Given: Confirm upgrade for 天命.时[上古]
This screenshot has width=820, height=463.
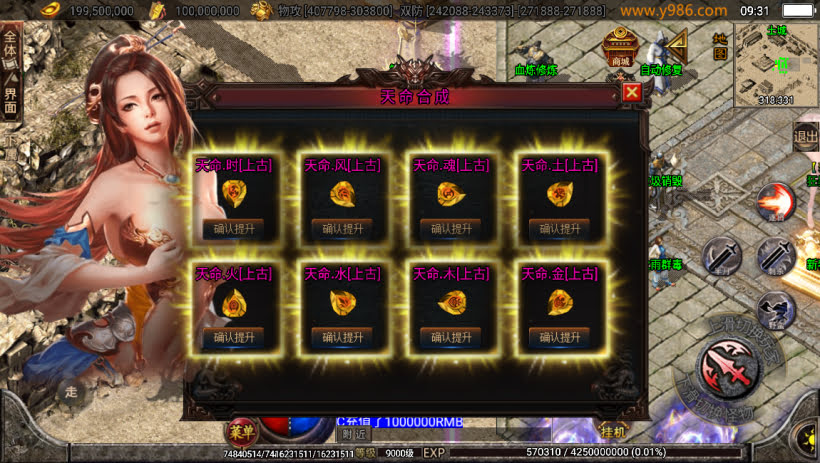Looking at the screenshot, I should pyautogui.click(x=233, y=228).
